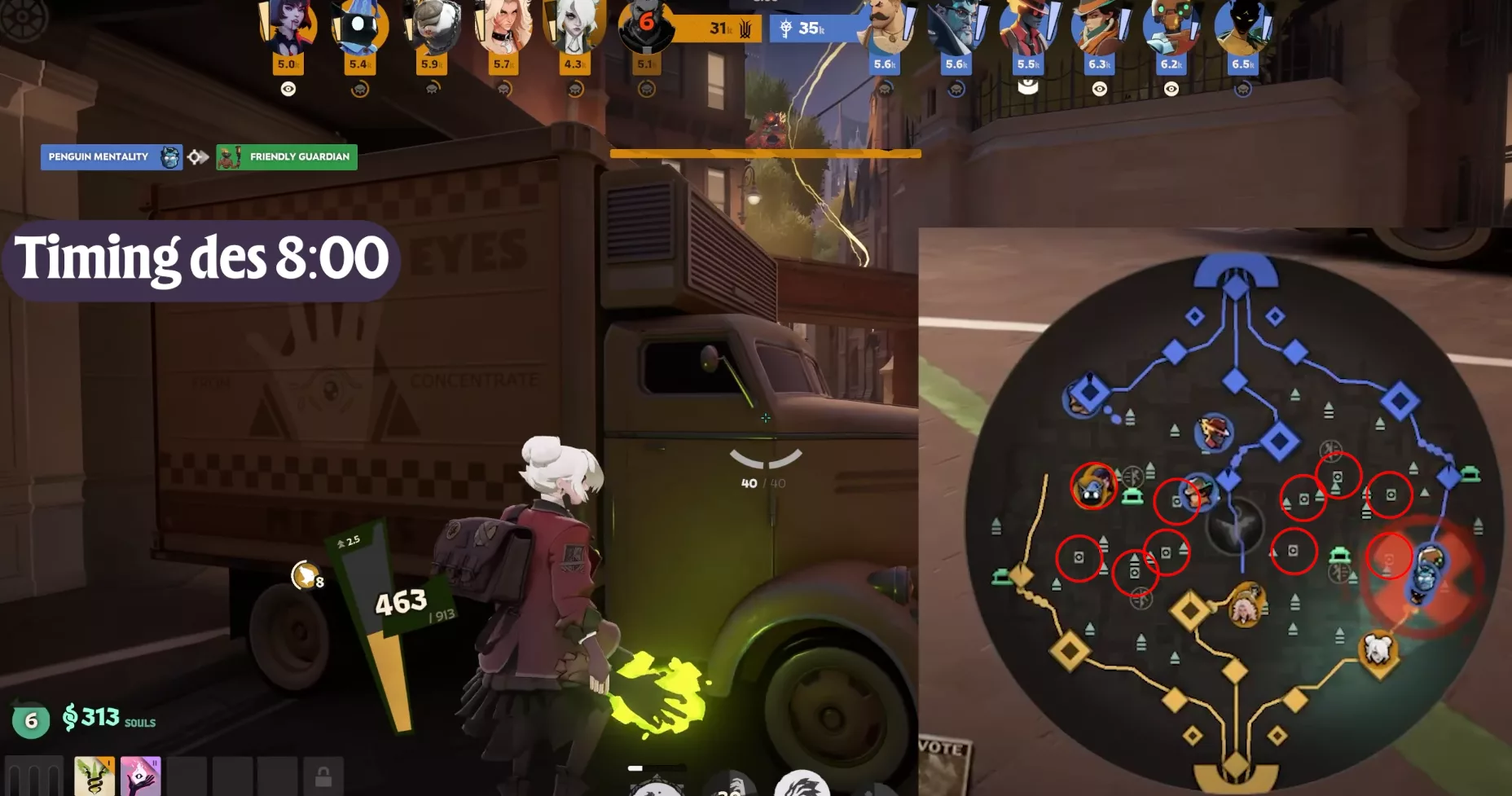Click the white bear hero marker on minimap
This screenshot has height=796, width=1512.
(1378, 649)
